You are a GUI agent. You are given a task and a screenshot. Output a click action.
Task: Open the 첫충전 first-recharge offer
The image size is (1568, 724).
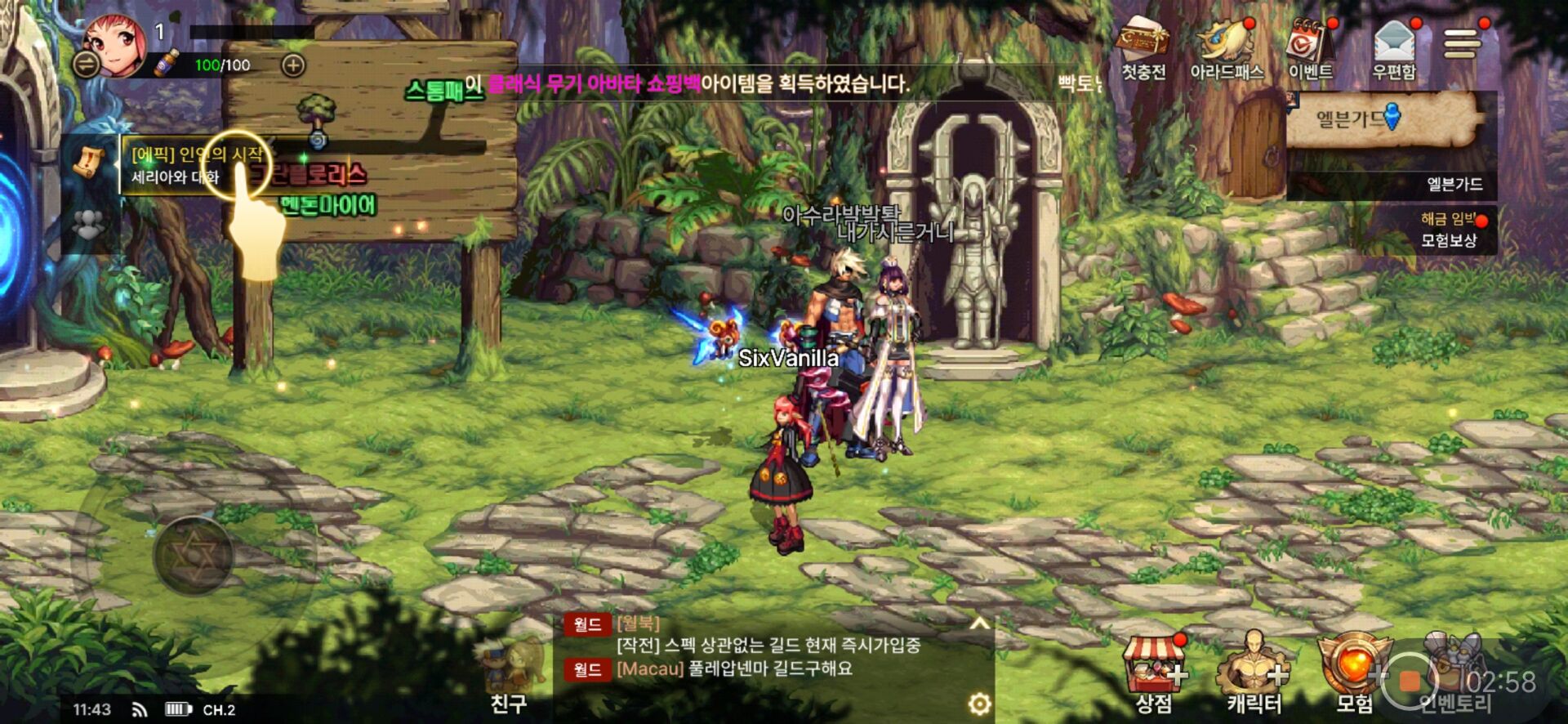click(1143, 51)
